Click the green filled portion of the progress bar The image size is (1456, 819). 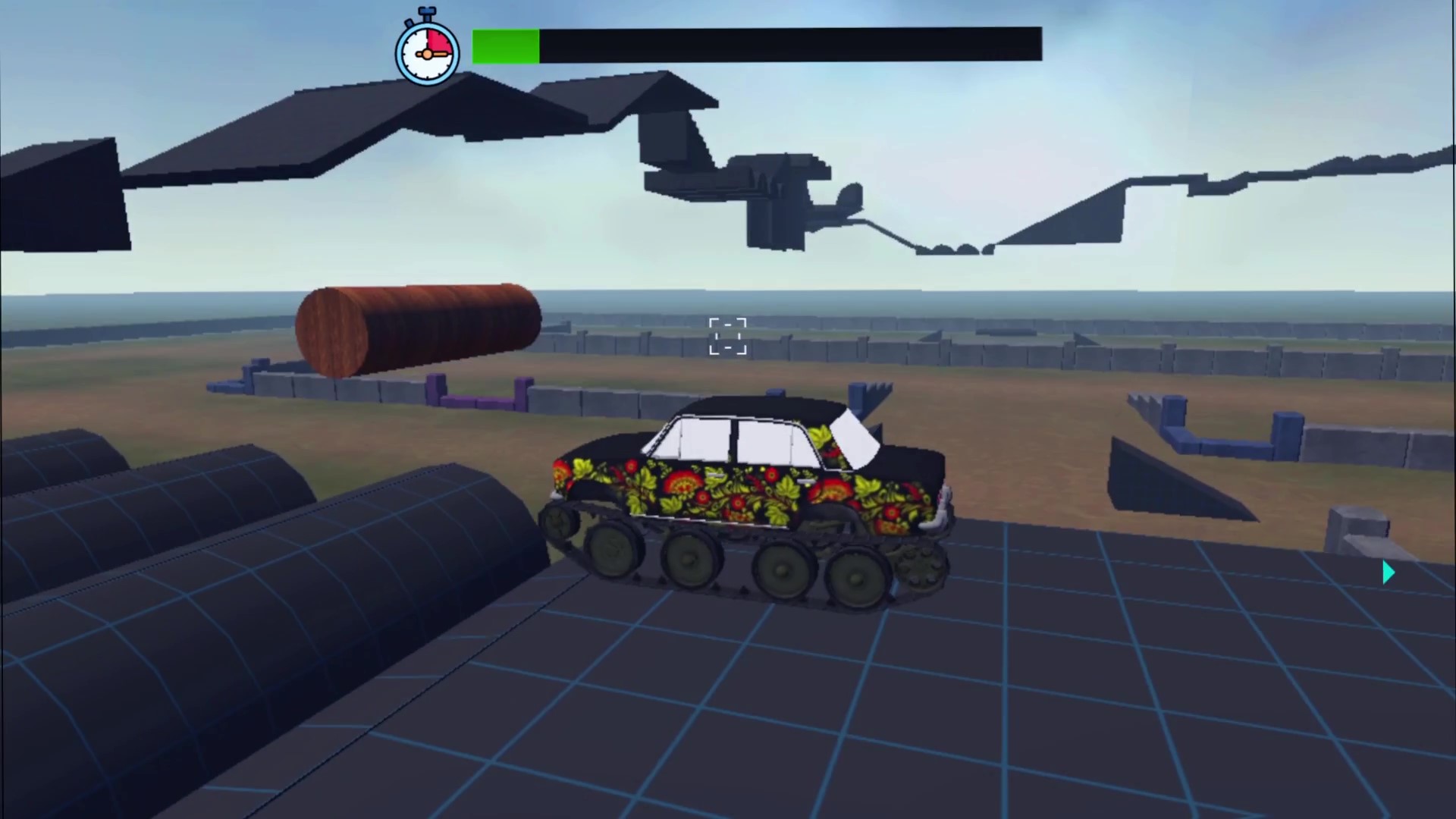[x=504, y=45]
